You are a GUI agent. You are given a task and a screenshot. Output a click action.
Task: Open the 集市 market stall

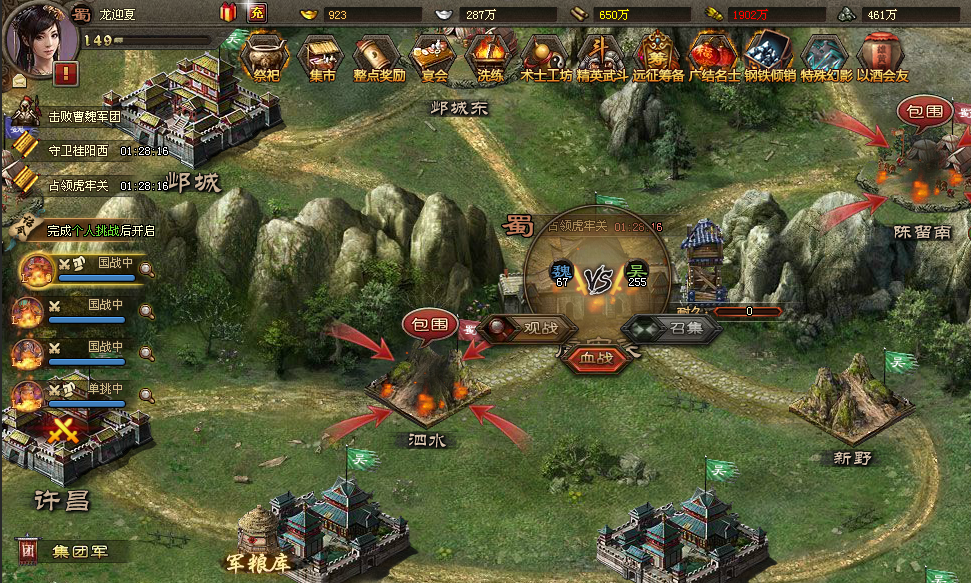click(x=321, y=55)
